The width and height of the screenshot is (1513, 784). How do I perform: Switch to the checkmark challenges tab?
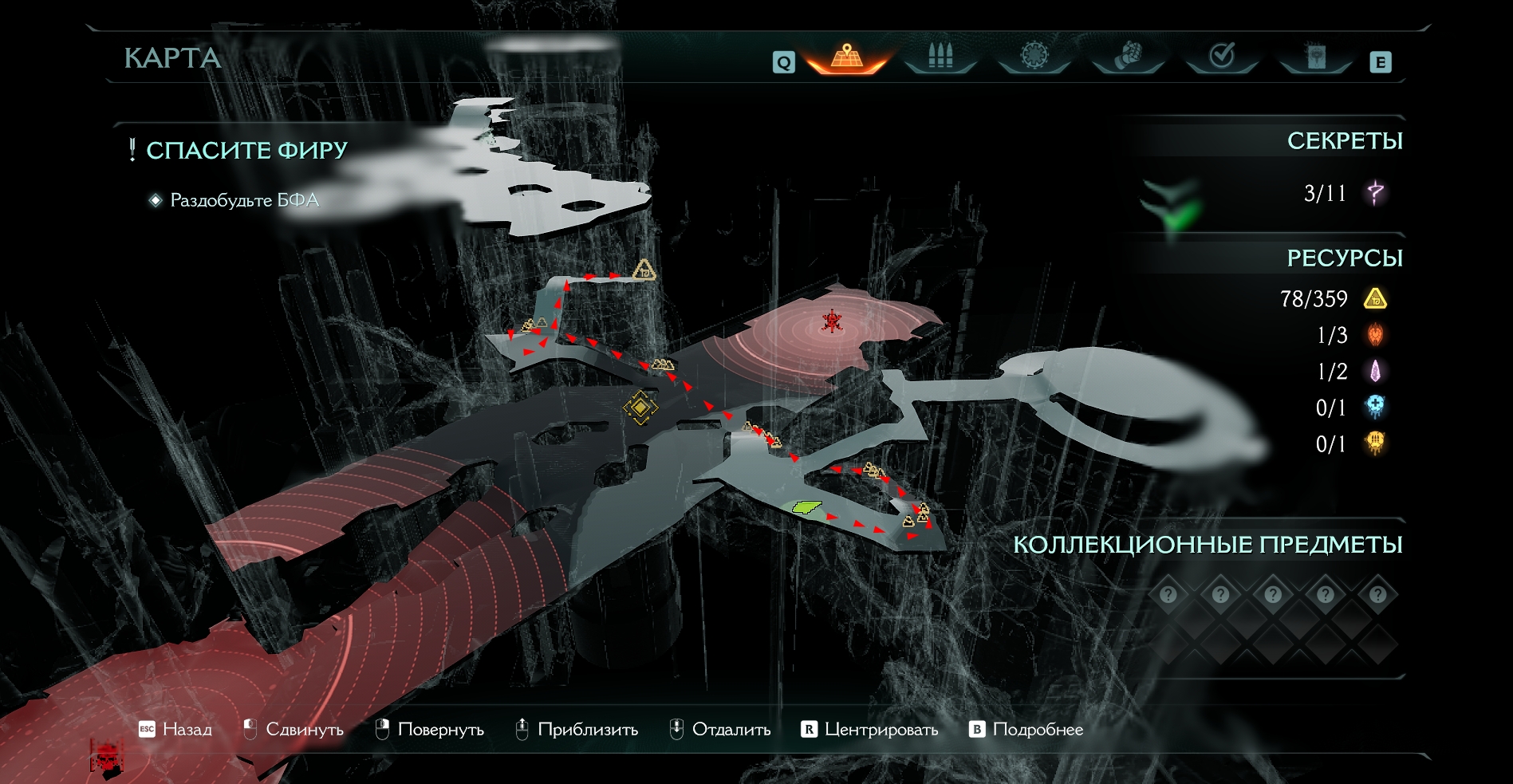coord(1222,56)
